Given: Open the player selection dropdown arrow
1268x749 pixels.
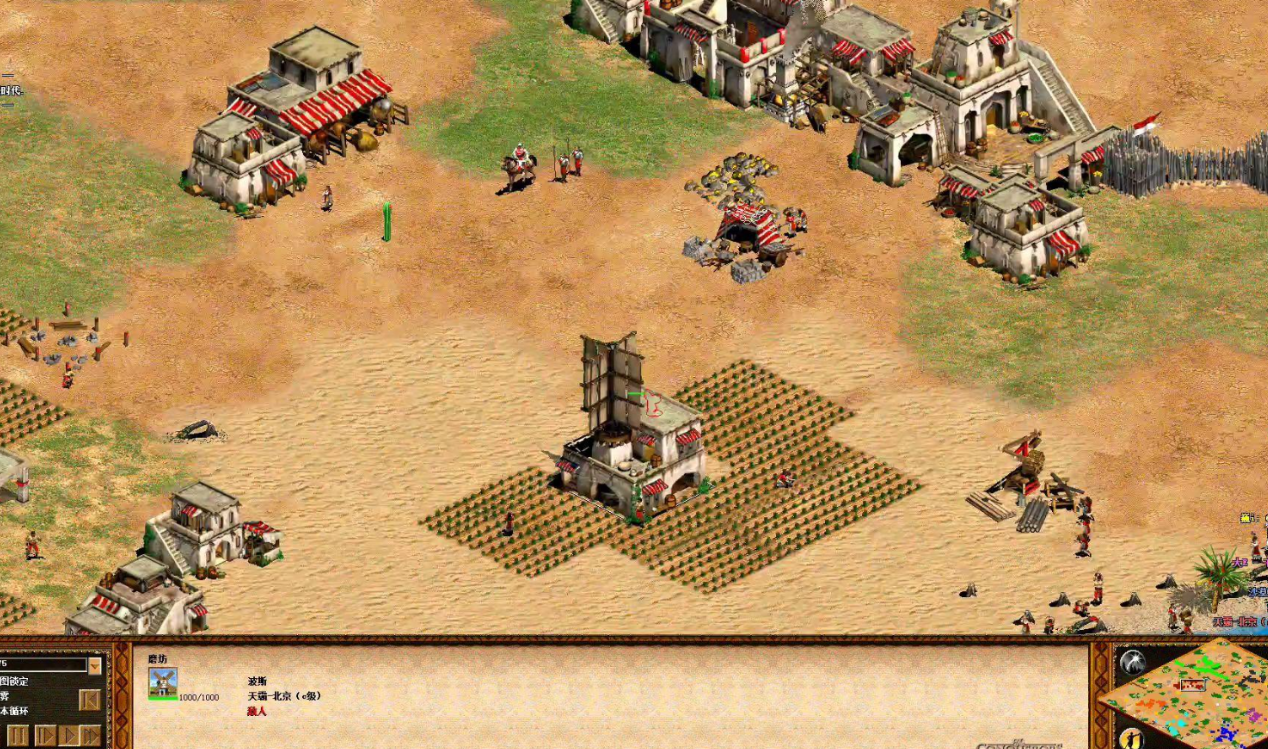Looking at the screenshot, I should [95, 665].
